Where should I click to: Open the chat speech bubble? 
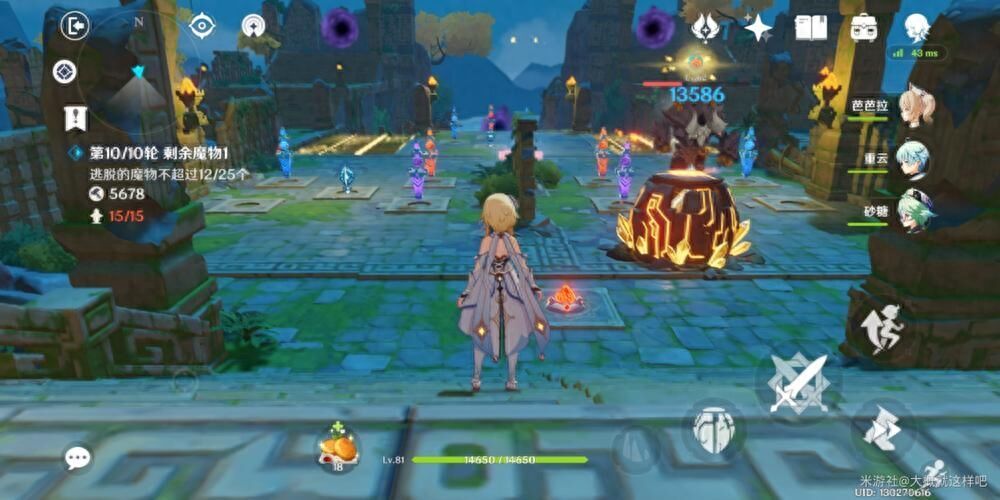point(78,458)
